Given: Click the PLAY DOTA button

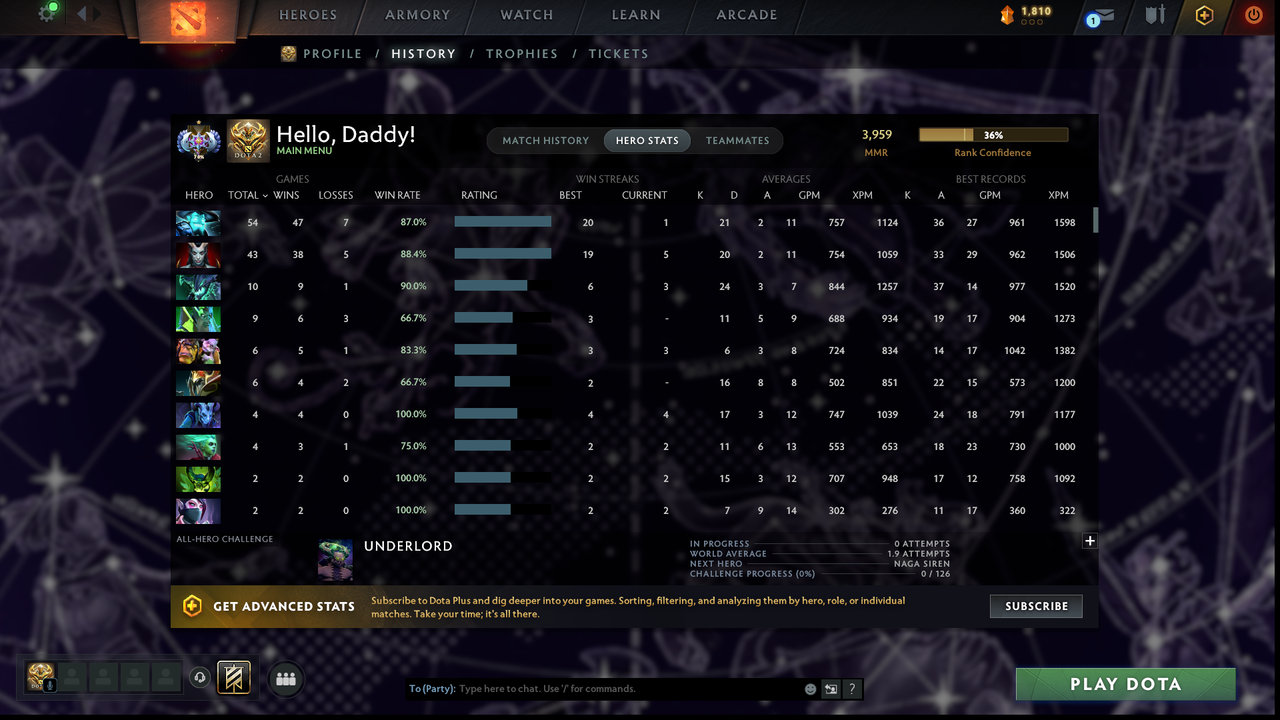Looking at the screenshot, I should 1125,684.
